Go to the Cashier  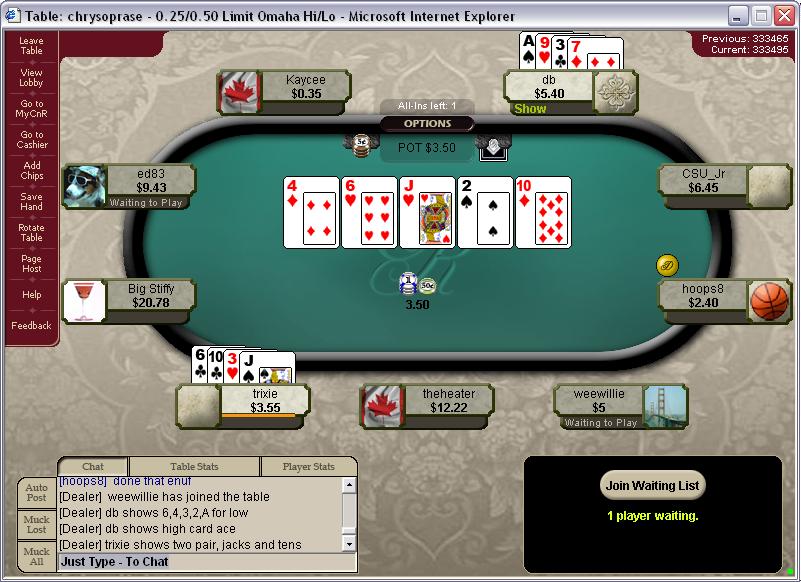(x=31, y=140)
